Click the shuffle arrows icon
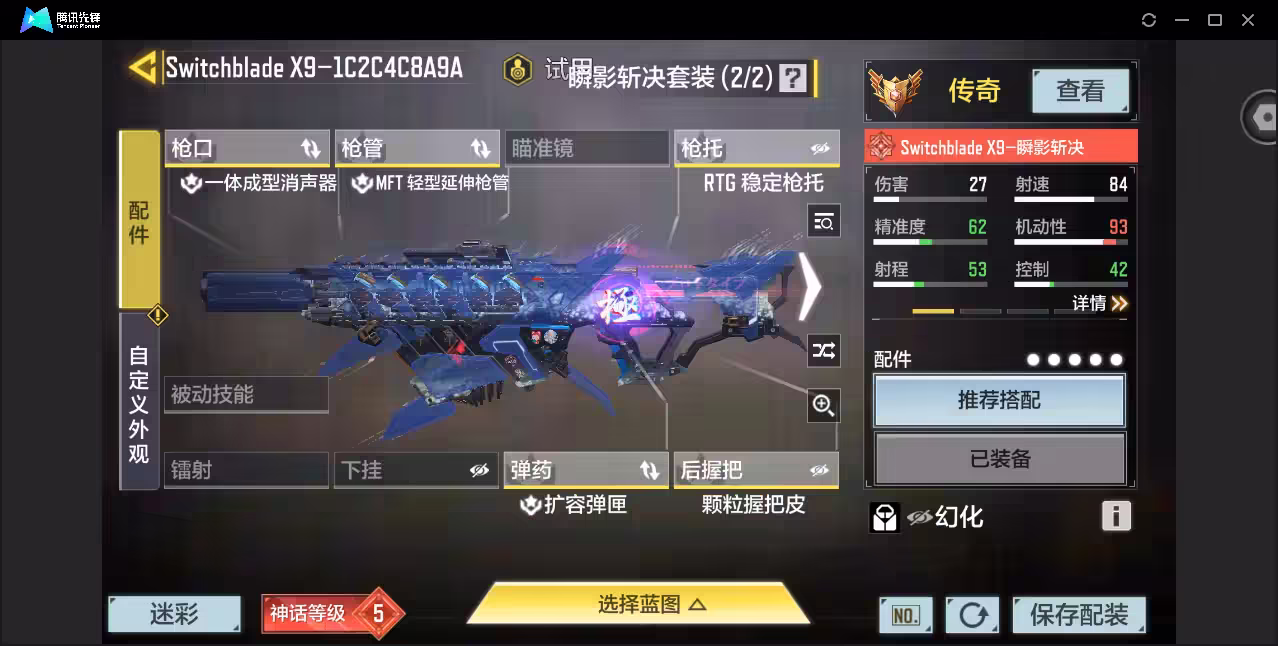Viewport: 1278px width, 646px height. point(824,350)
